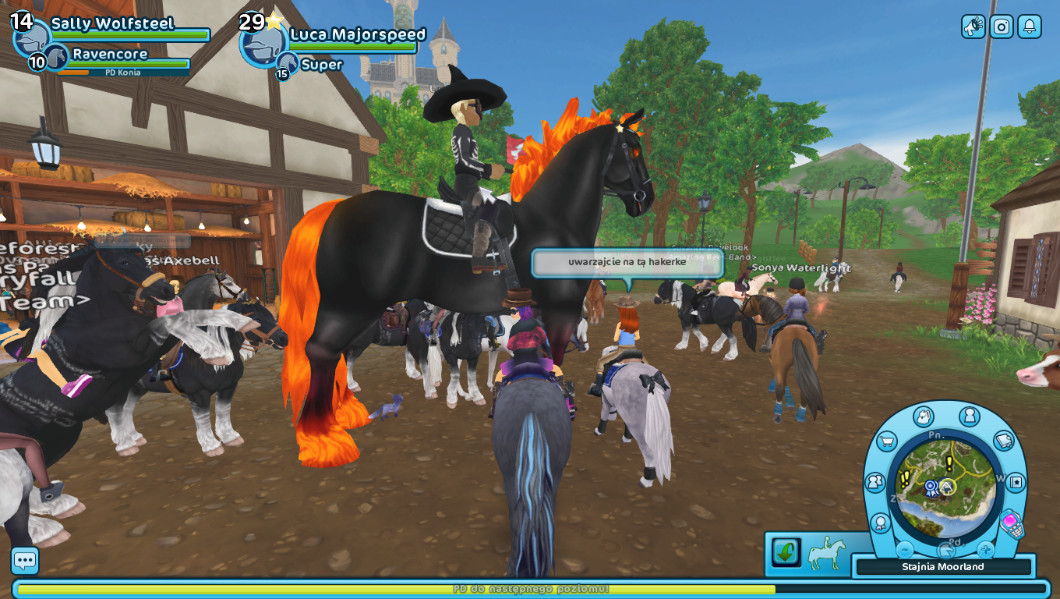Screen dimensions: 1060x599
Task: Select the horse and rider icon
Action: tap(827, 553)
